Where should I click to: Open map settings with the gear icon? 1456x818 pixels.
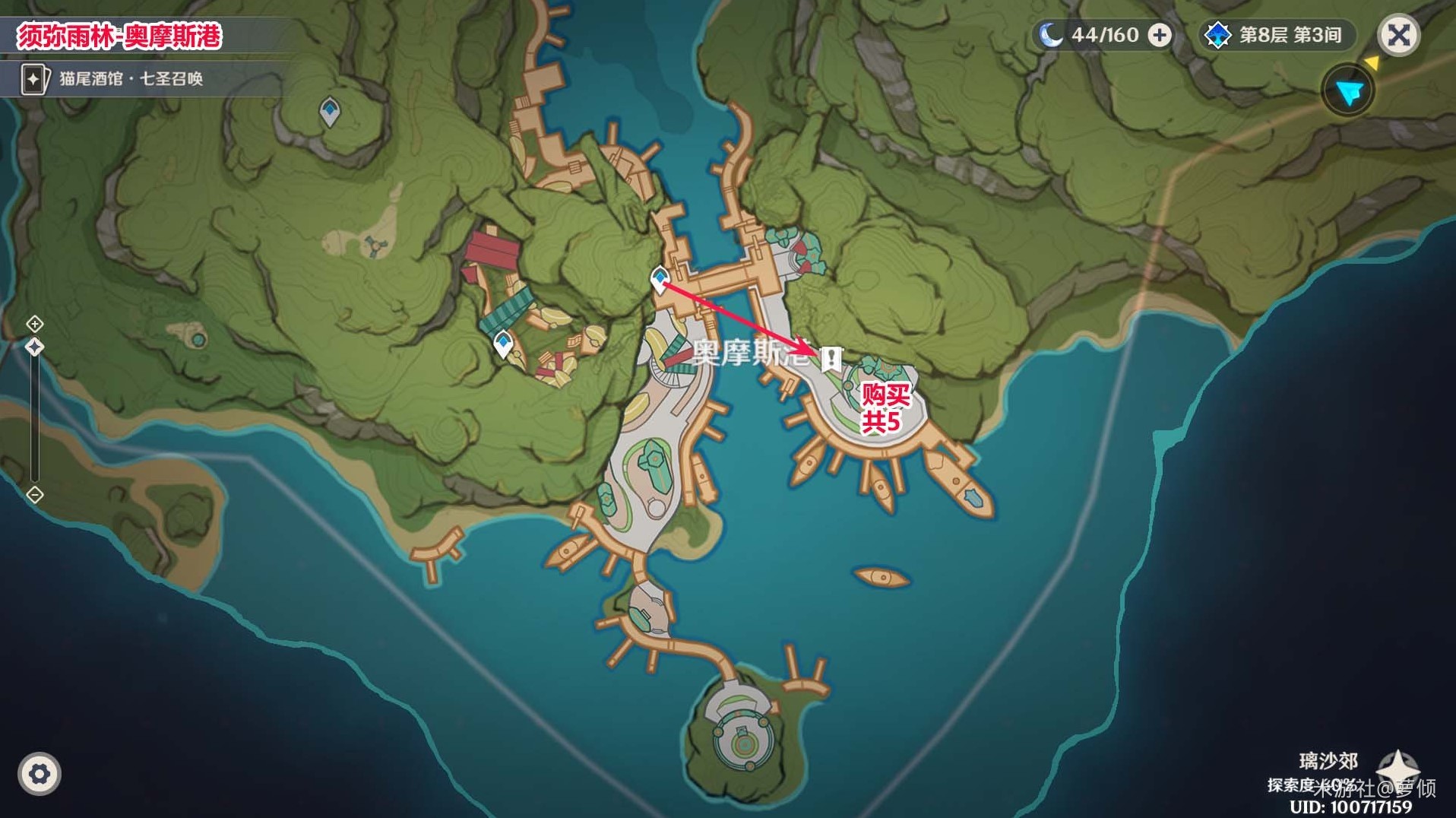pyautogui.click(x=39, y=774)
